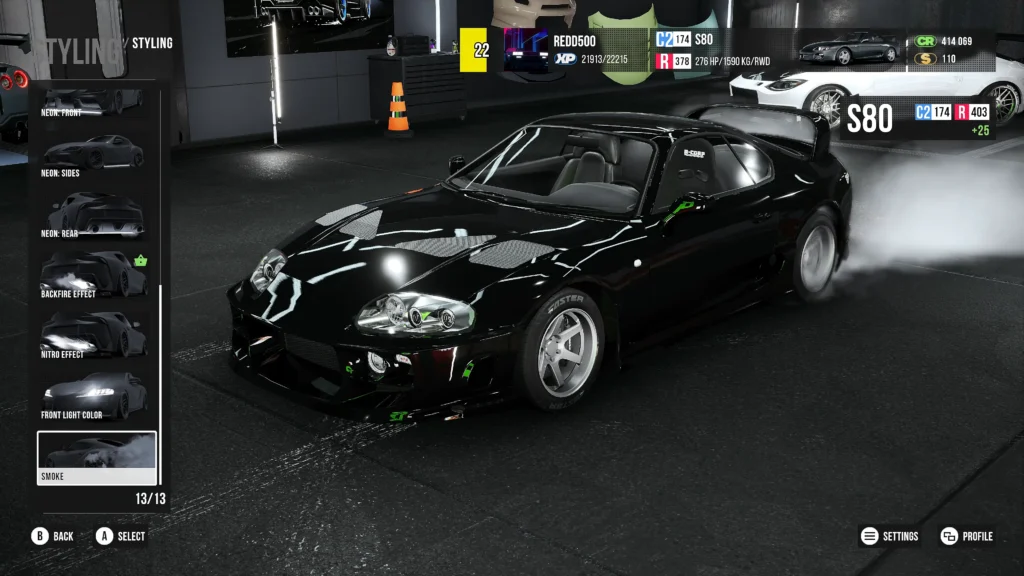Click the car thumbnail in the top bar

848,48
